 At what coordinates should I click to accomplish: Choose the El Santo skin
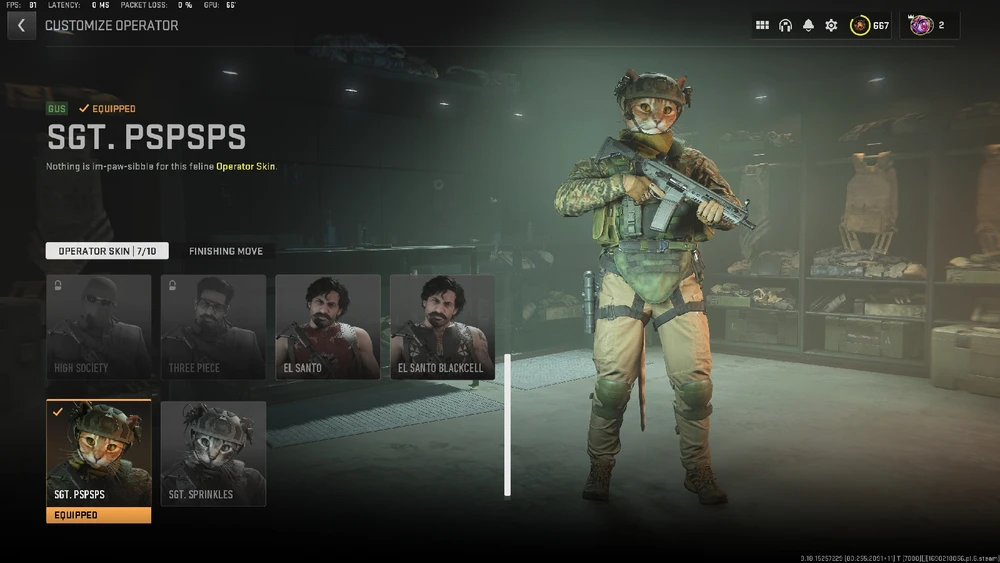point(328,327)
